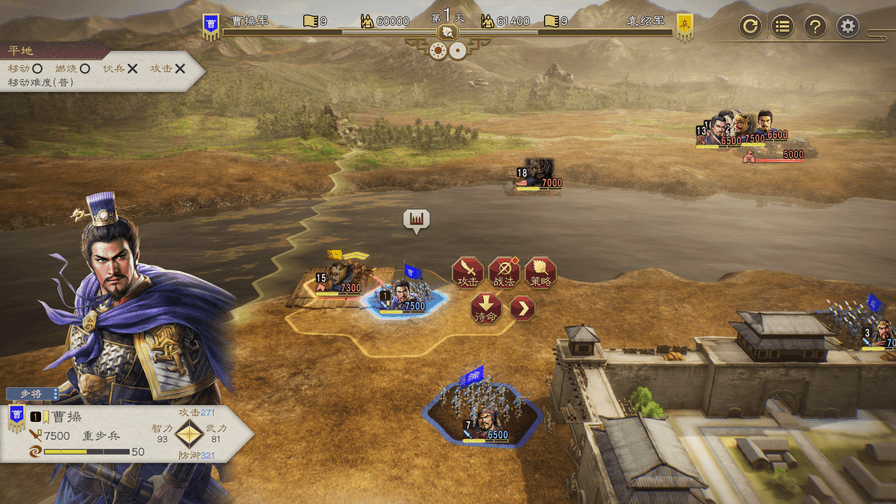
Task: Choose the 待命 standby command
Action: 486,307
